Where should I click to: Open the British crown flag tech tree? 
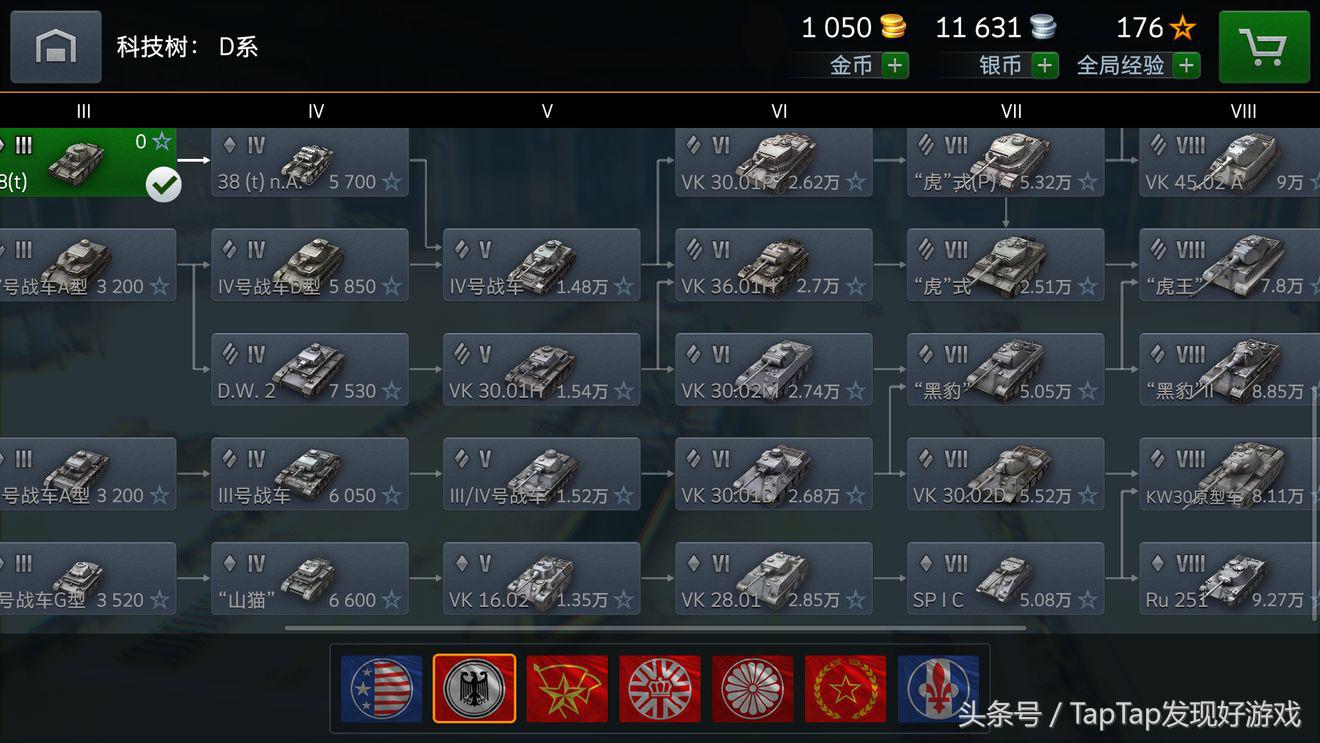660,688
